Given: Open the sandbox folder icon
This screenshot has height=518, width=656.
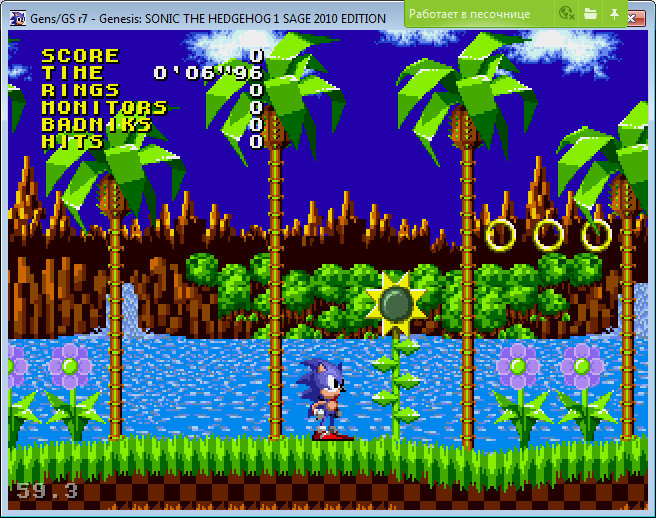Looking at the screenshot, I should 591,14.
